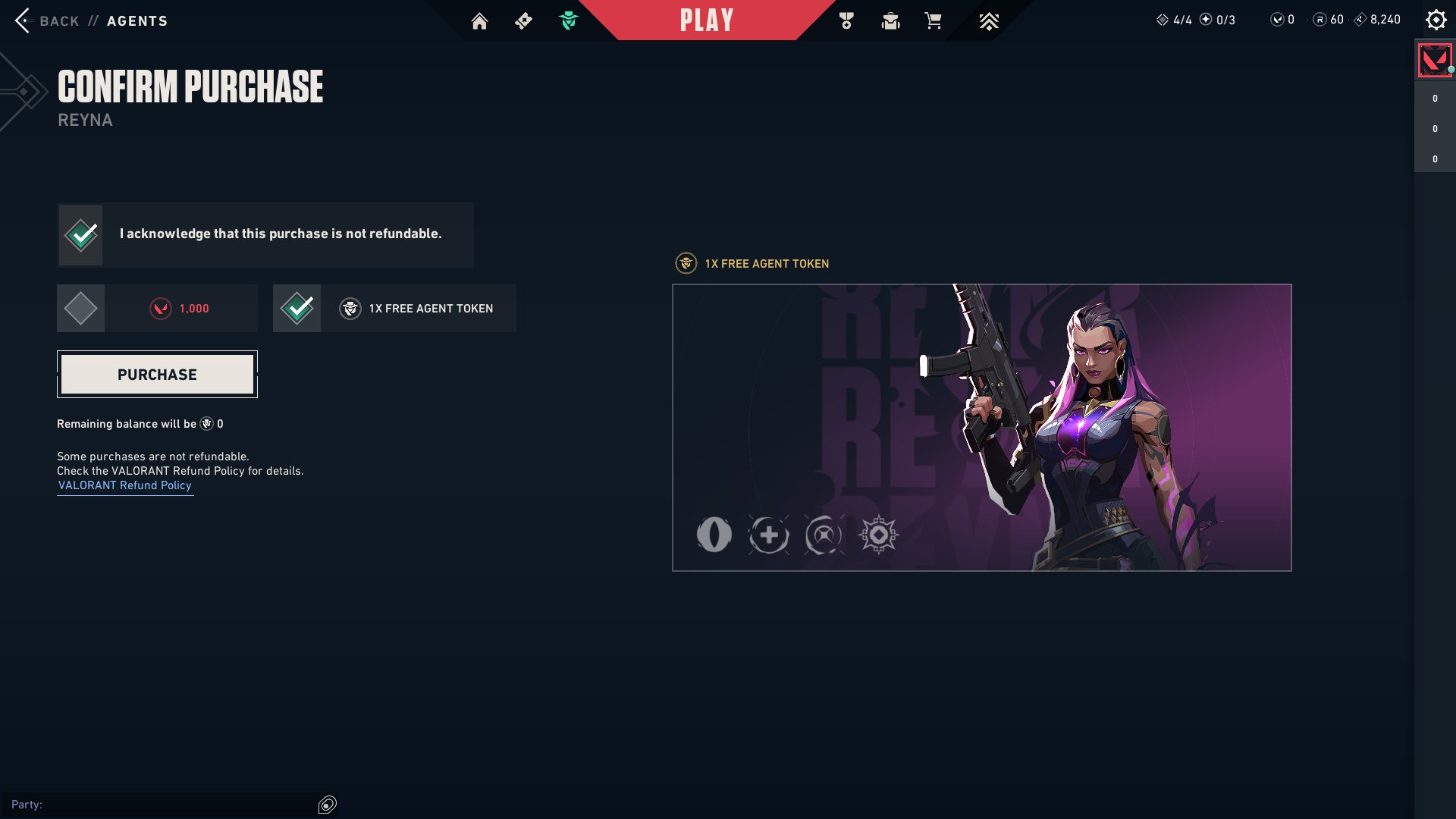
Task: Select Valorant Points as payment method
Action: (80, 308)
